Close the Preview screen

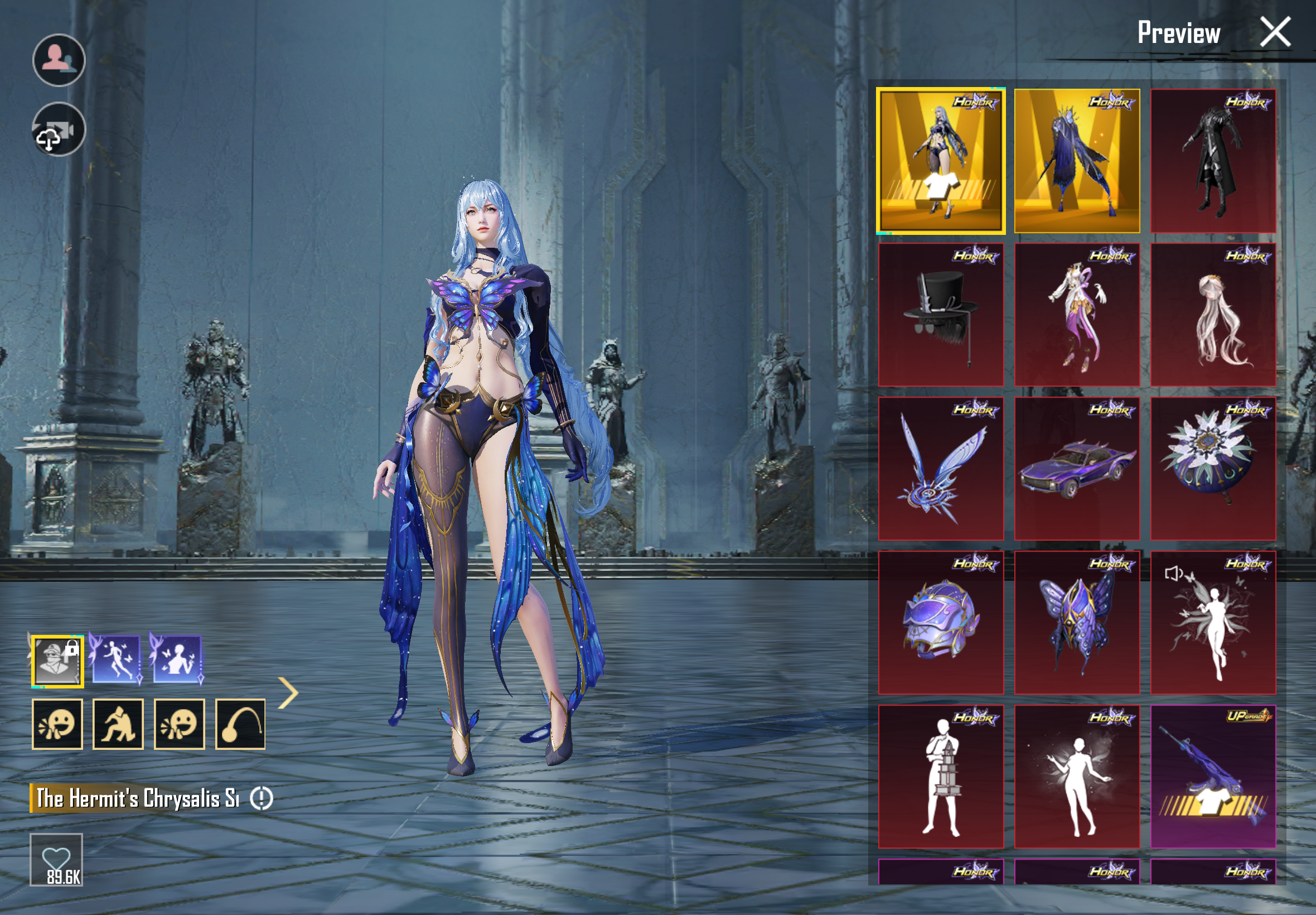[1275, 32]
